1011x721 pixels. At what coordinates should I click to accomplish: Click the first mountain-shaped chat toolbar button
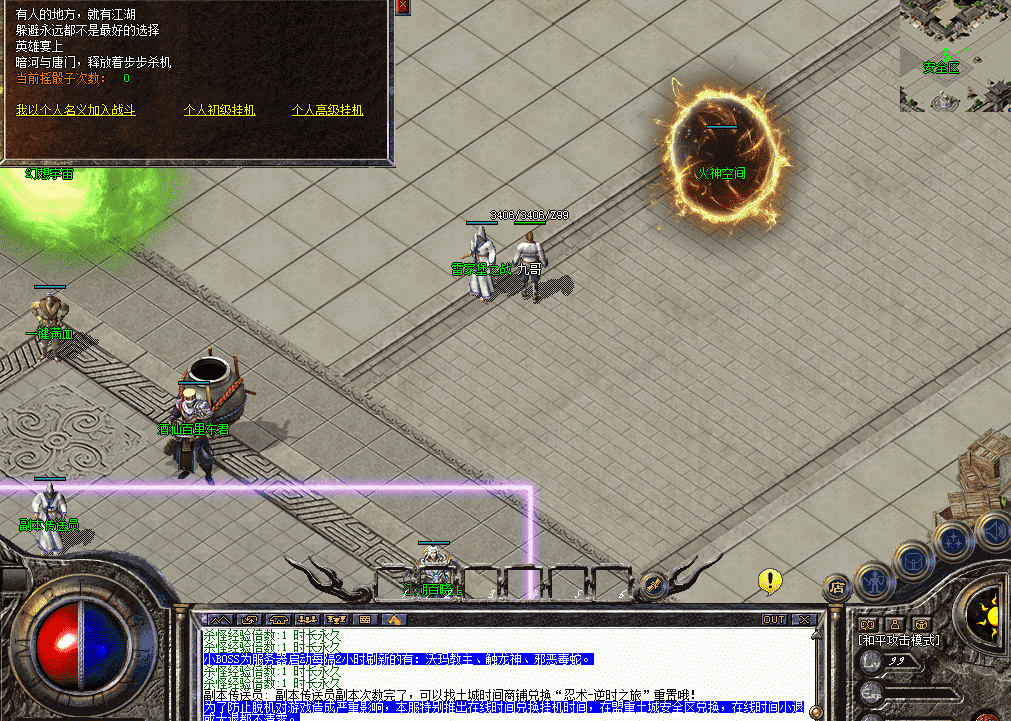(x=220, y=619)
